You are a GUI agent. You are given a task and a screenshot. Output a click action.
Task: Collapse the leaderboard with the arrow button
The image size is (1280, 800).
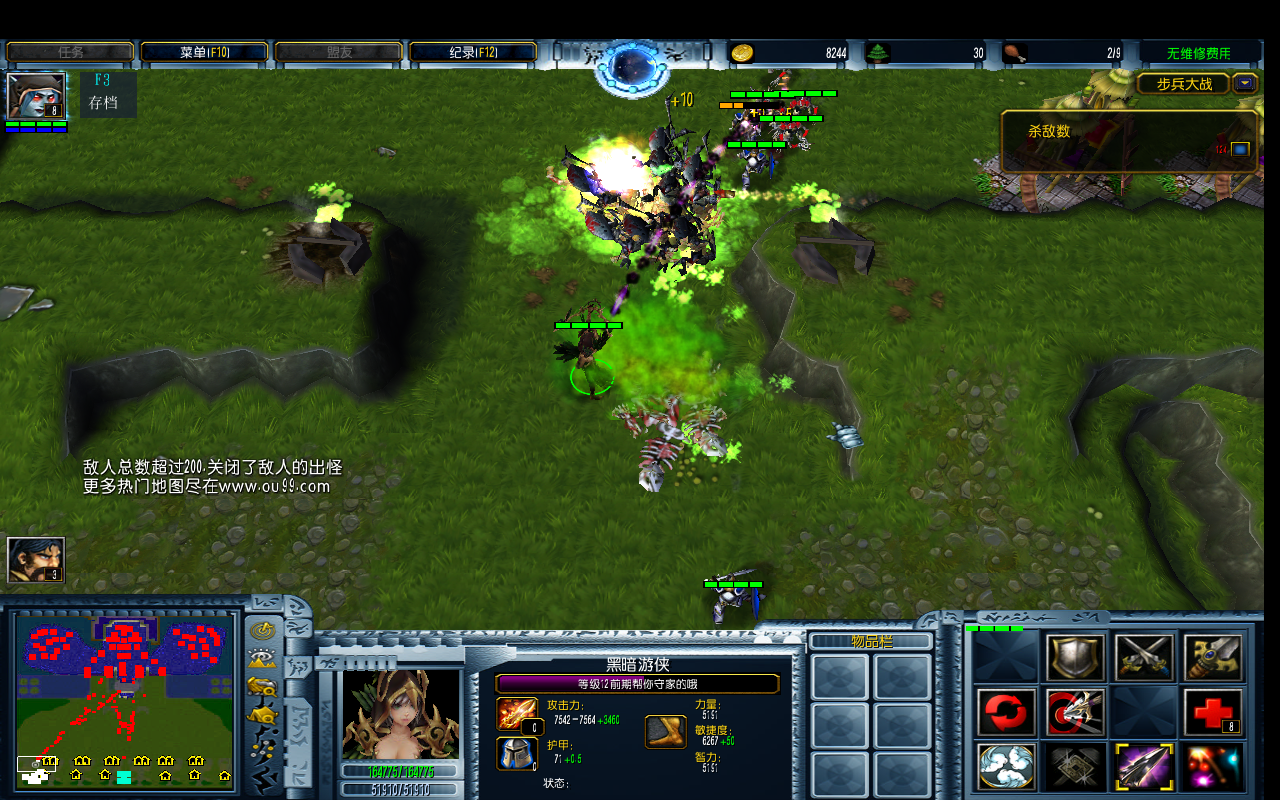(x=1245, y=84)
